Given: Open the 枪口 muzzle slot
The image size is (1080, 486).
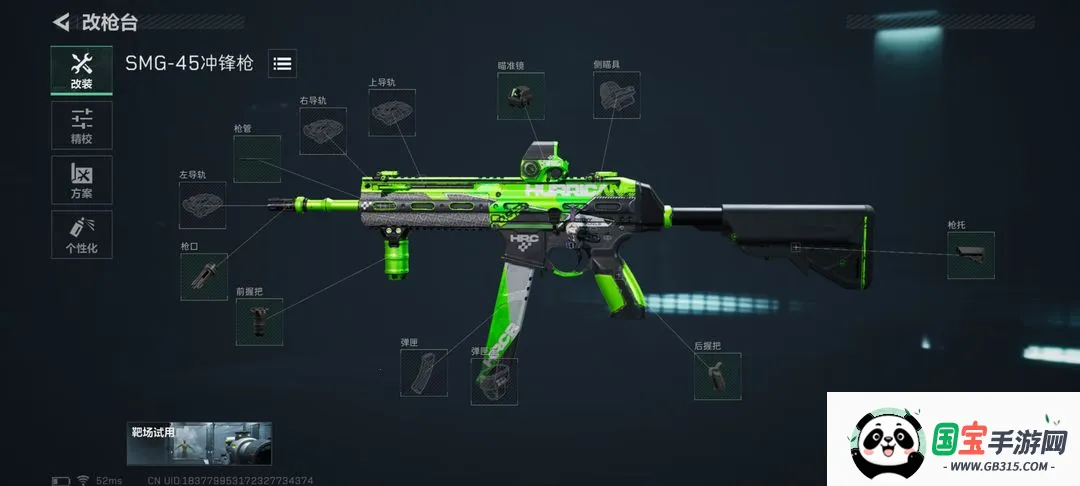Looking at the screenshot, I should 204,276.
